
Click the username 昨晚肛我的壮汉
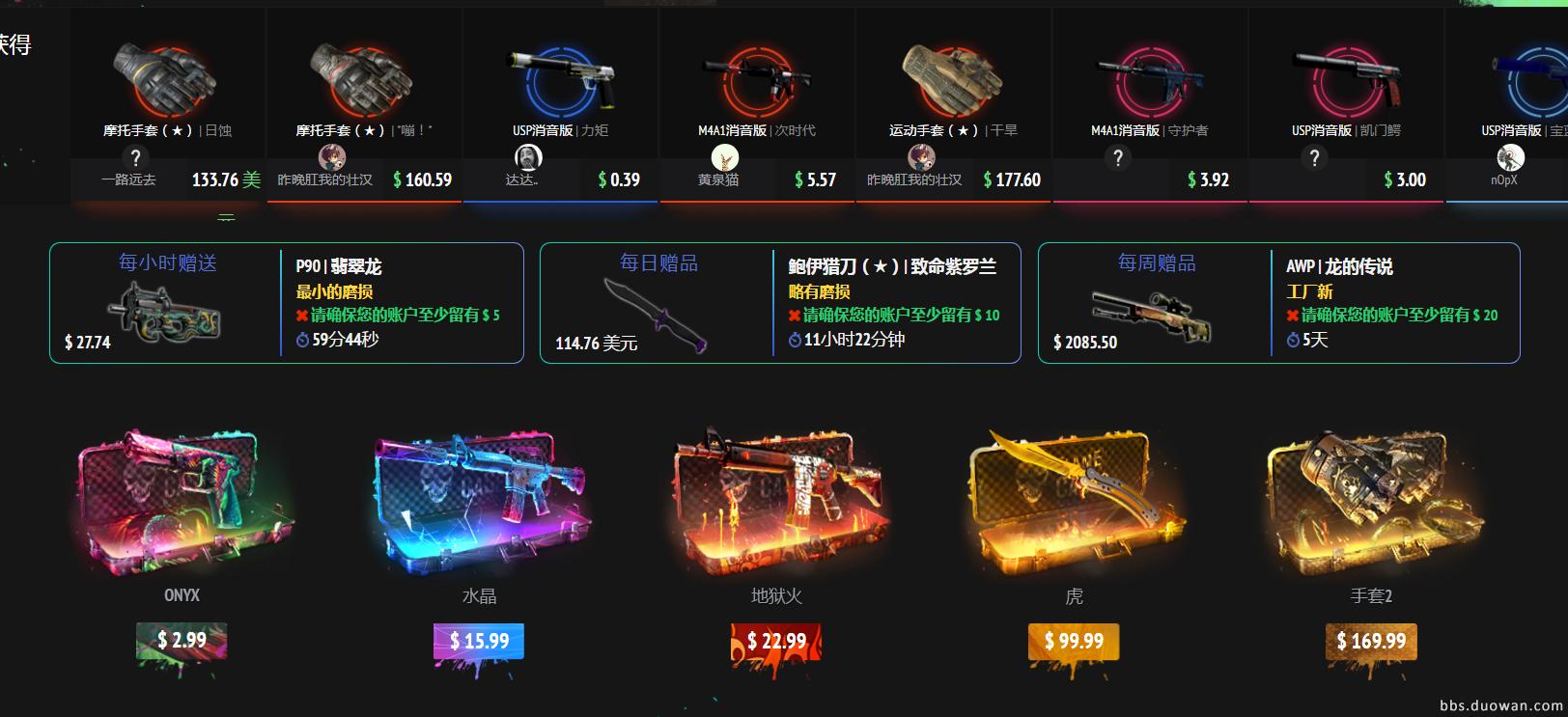[323, 179]
